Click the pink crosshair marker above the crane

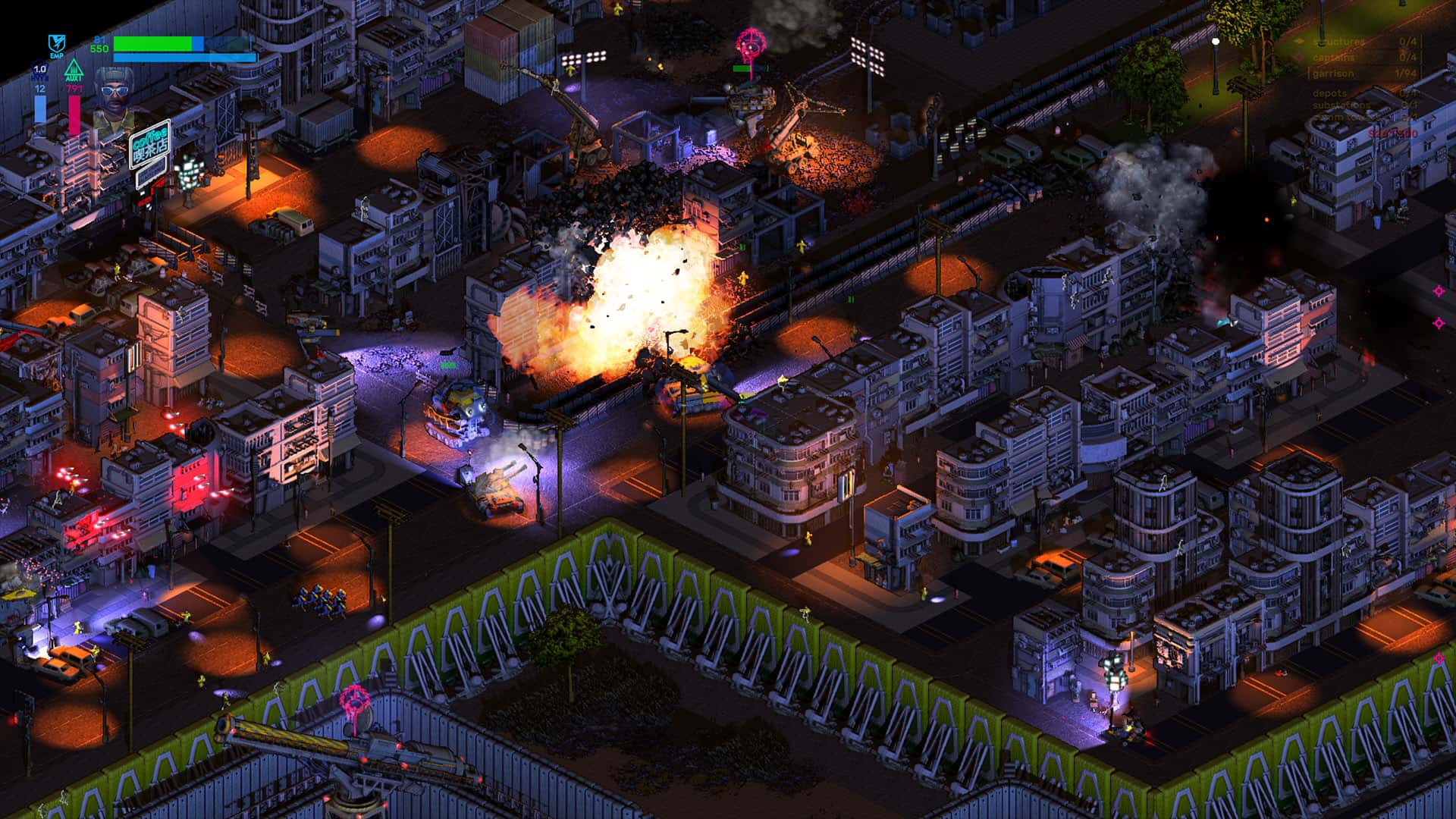pos(751,40)
